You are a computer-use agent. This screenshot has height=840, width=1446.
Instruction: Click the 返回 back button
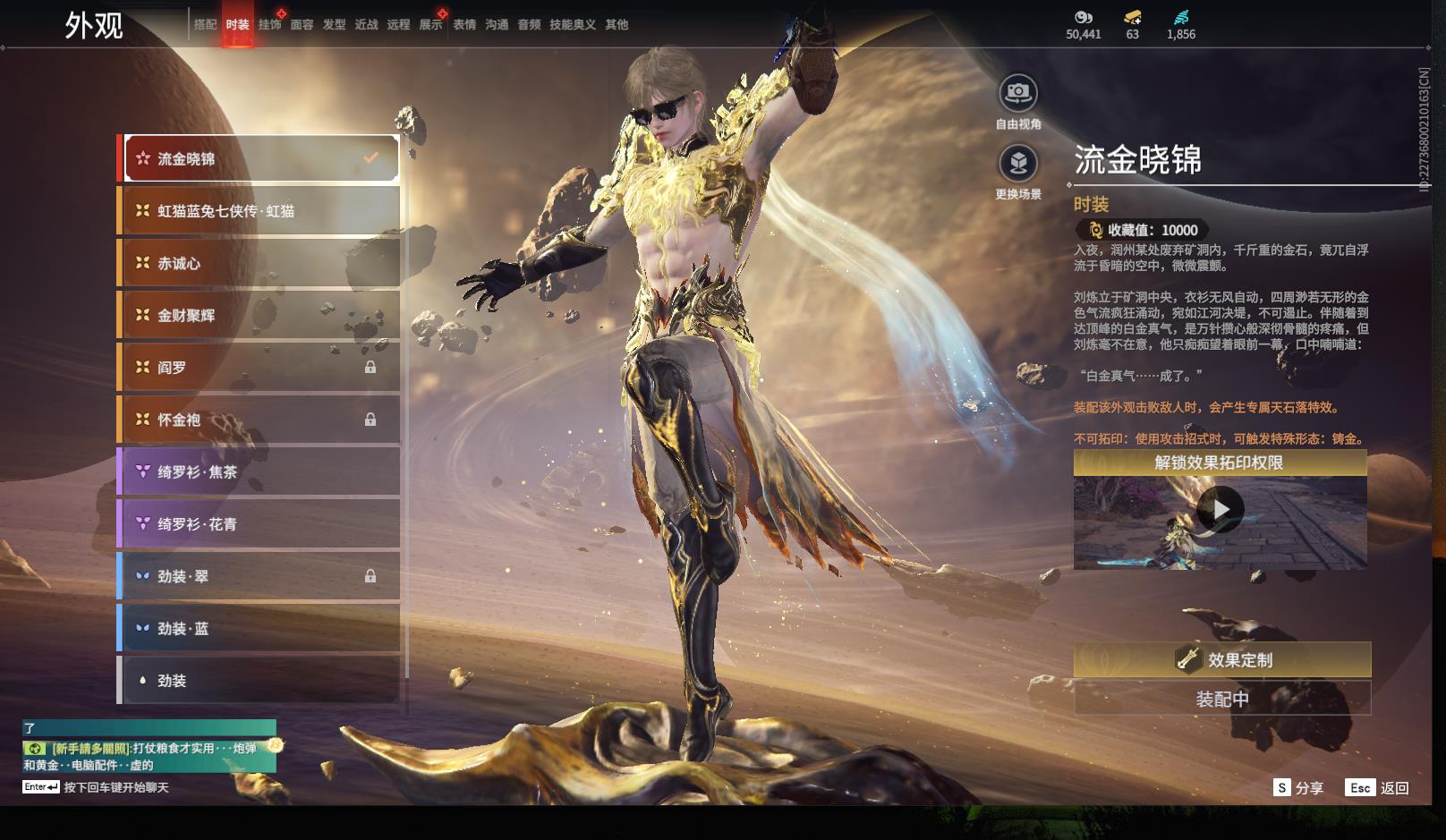[1378, 788]
